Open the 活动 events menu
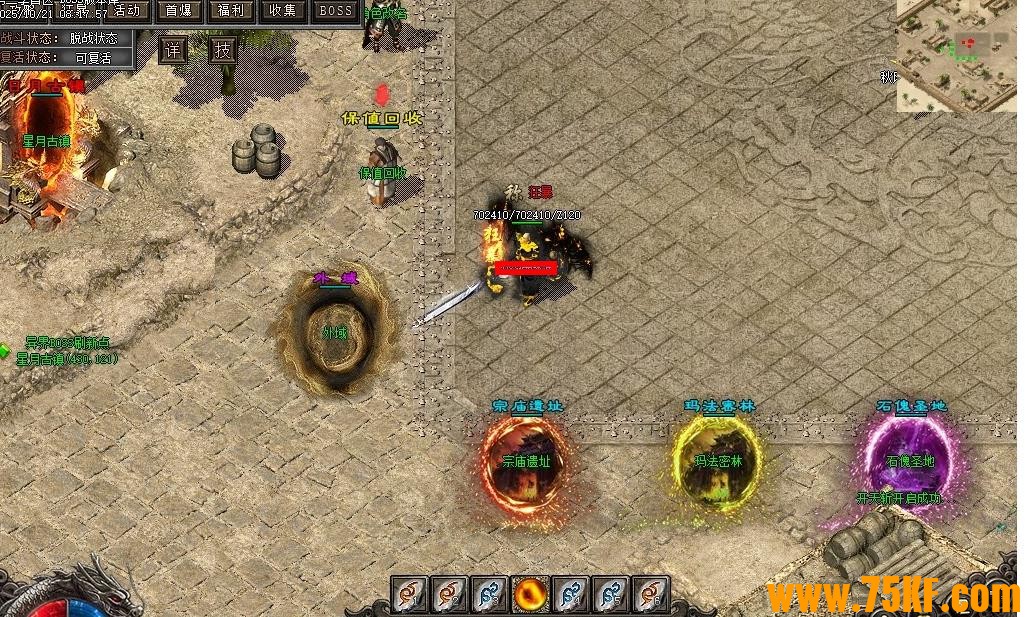The width and height of the screenshot is (1025, 617). click(x=128, y=11)
